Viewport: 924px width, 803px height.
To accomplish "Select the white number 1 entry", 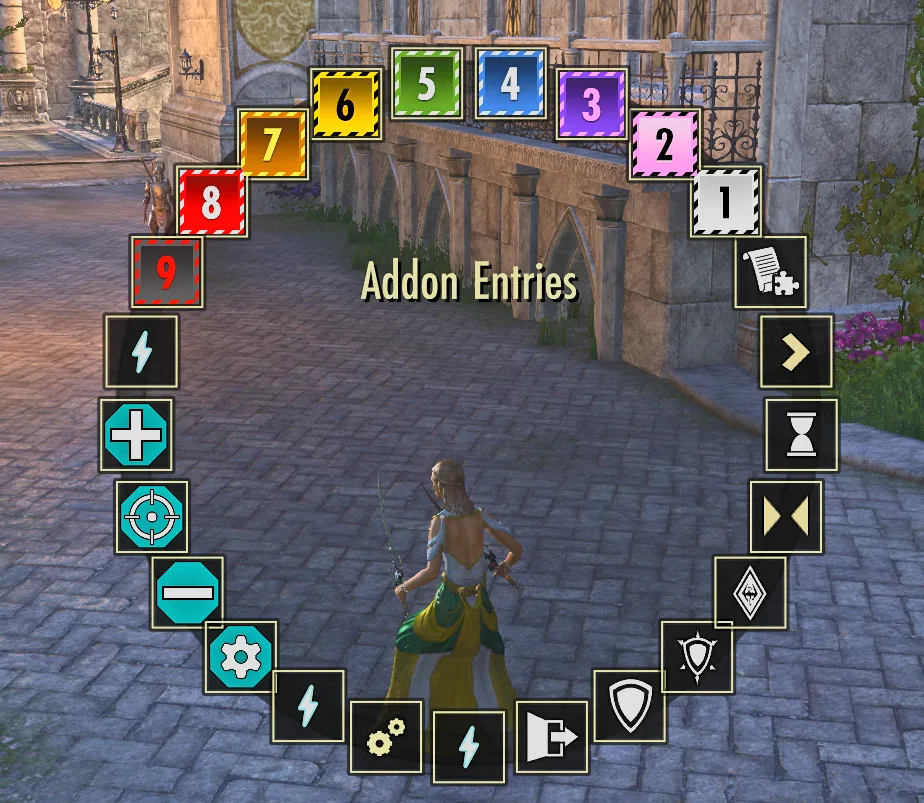I will click(x=726, y=202).
